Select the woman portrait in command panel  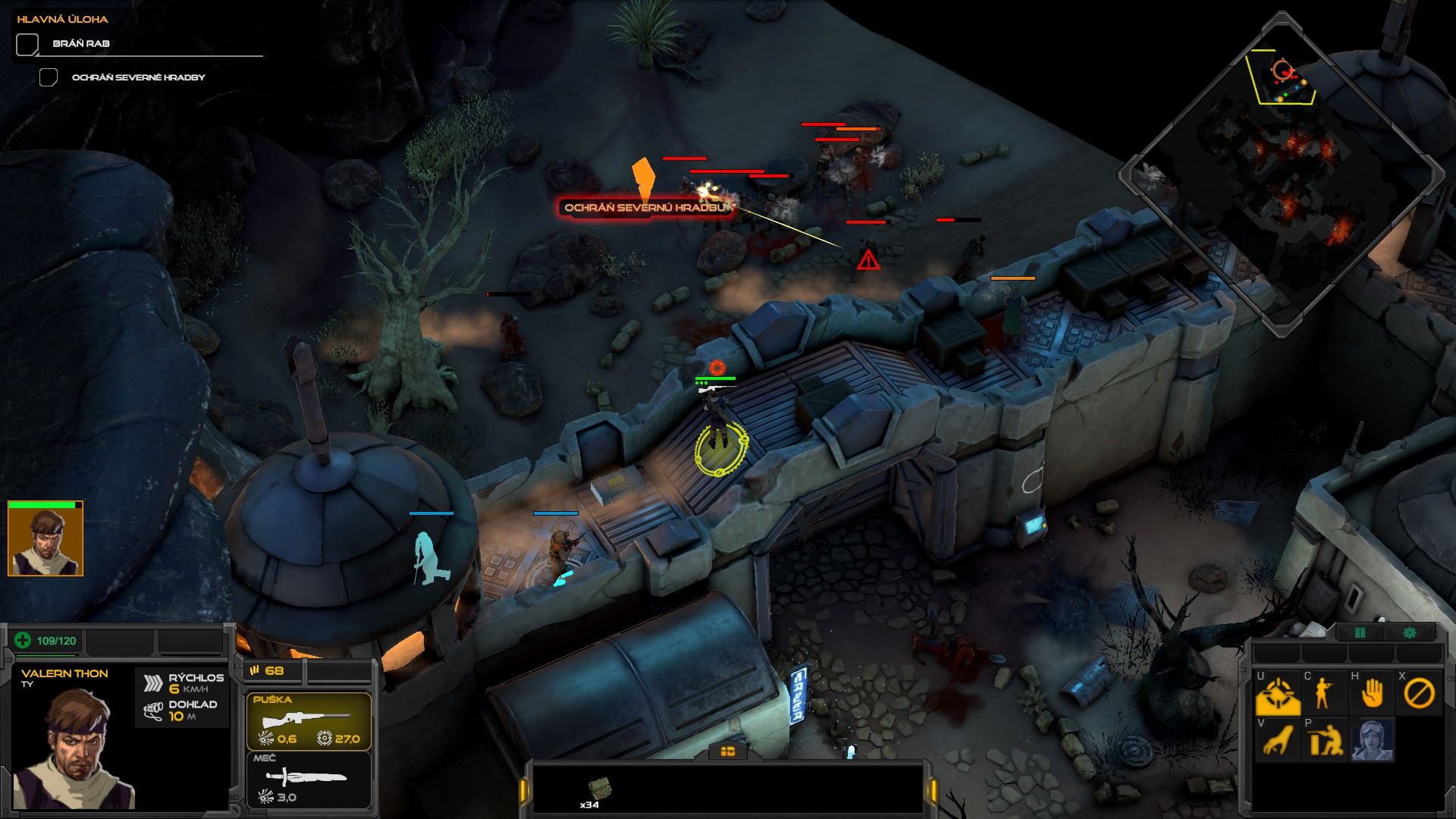click(x=1372, y=740)
